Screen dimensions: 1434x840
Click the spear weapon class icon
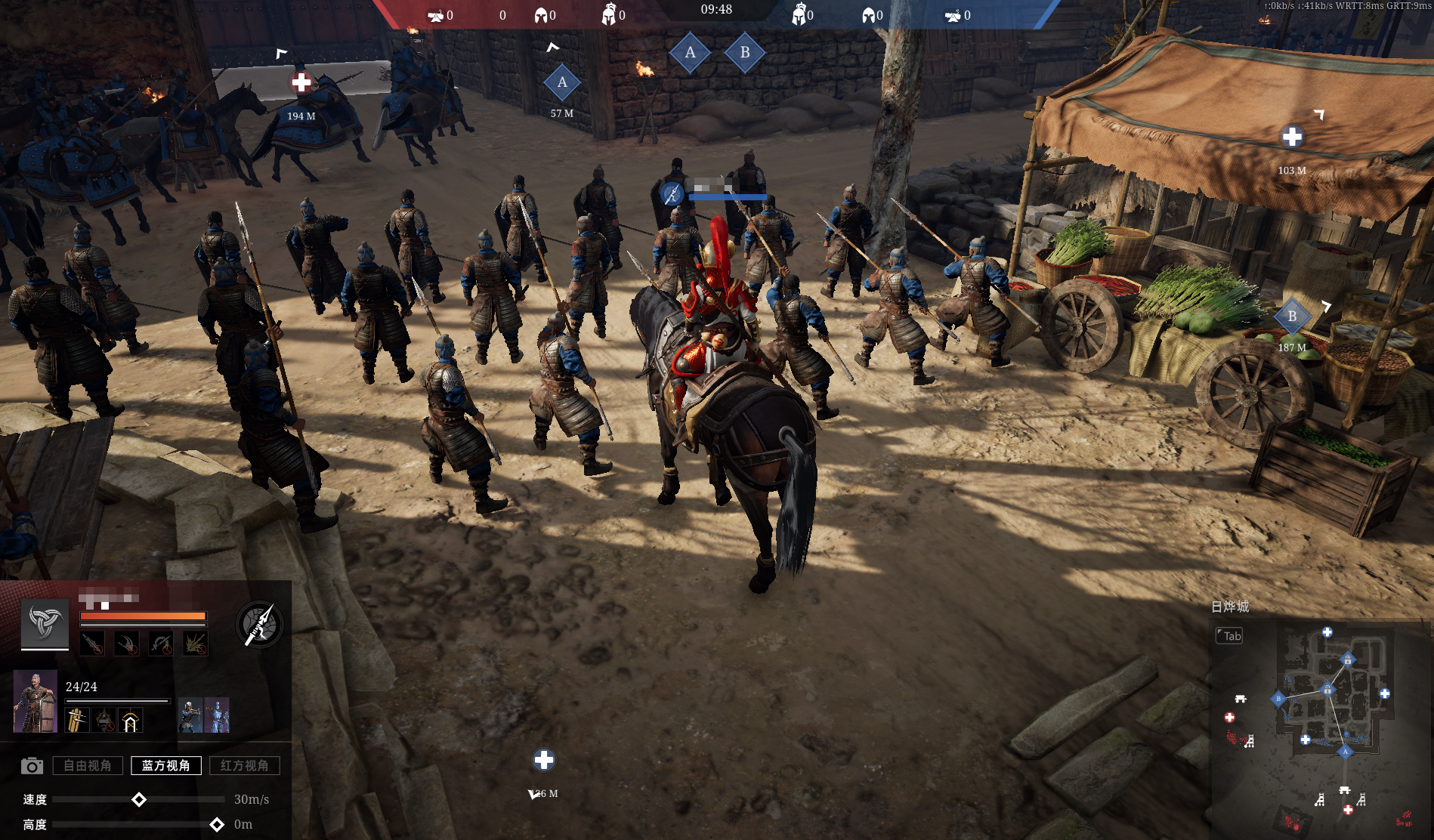[259, 624]
